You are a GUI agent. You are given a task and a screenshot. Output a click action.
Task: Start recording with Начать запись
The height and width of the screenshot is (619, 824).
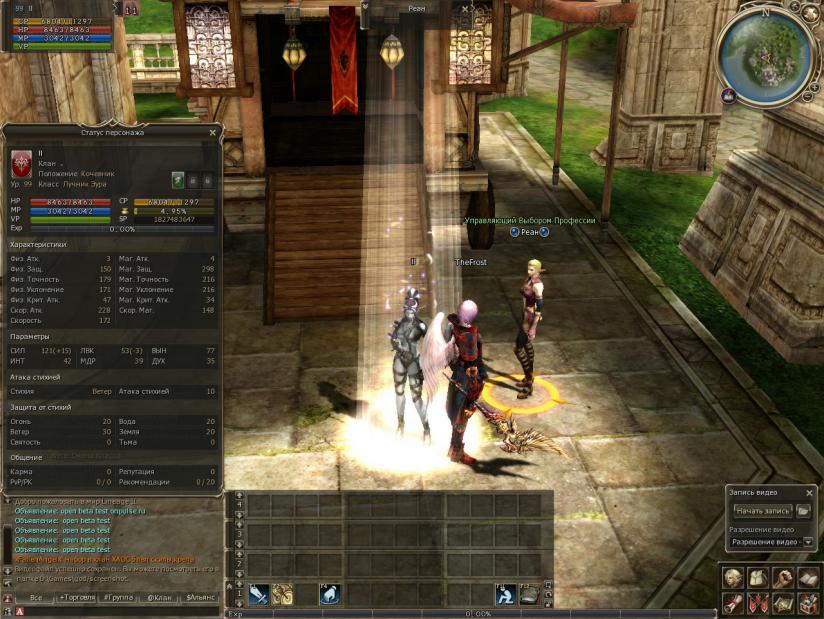pyautogui.click(x=763, y=511)
